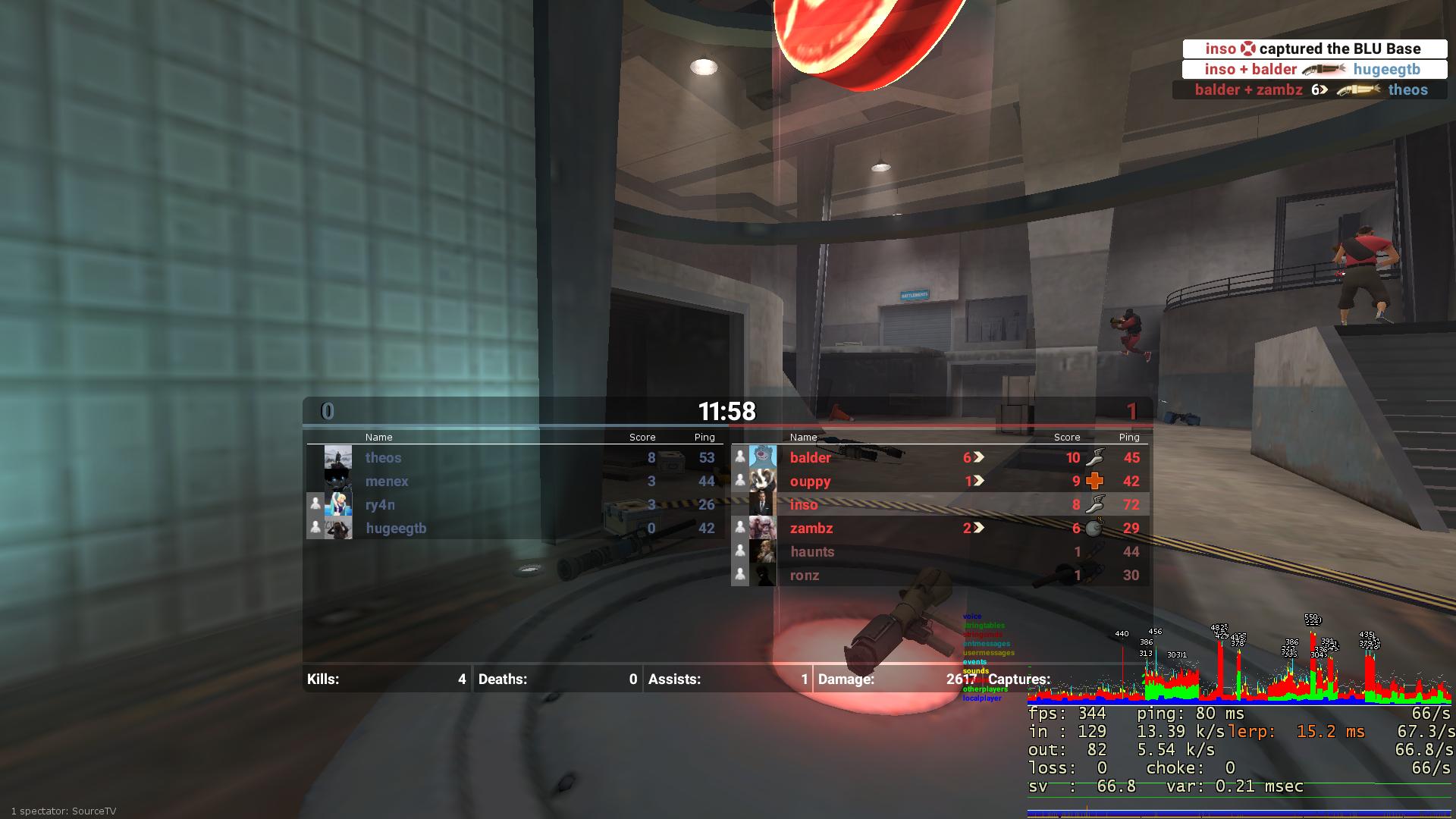Select menex's row on BLU team
The image size is (1456, 819).
[387, 481]
